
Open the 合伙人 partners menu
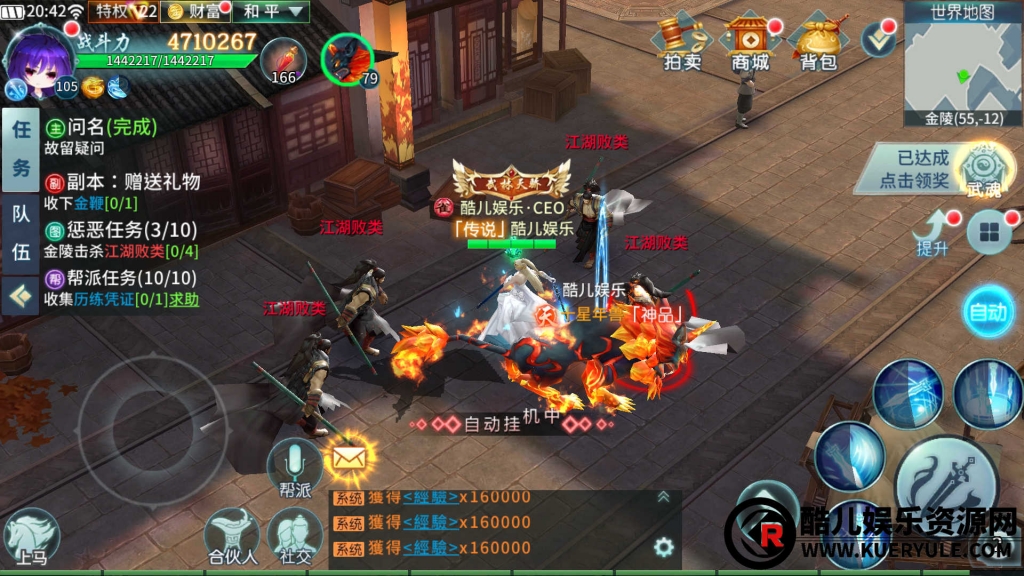232,537
